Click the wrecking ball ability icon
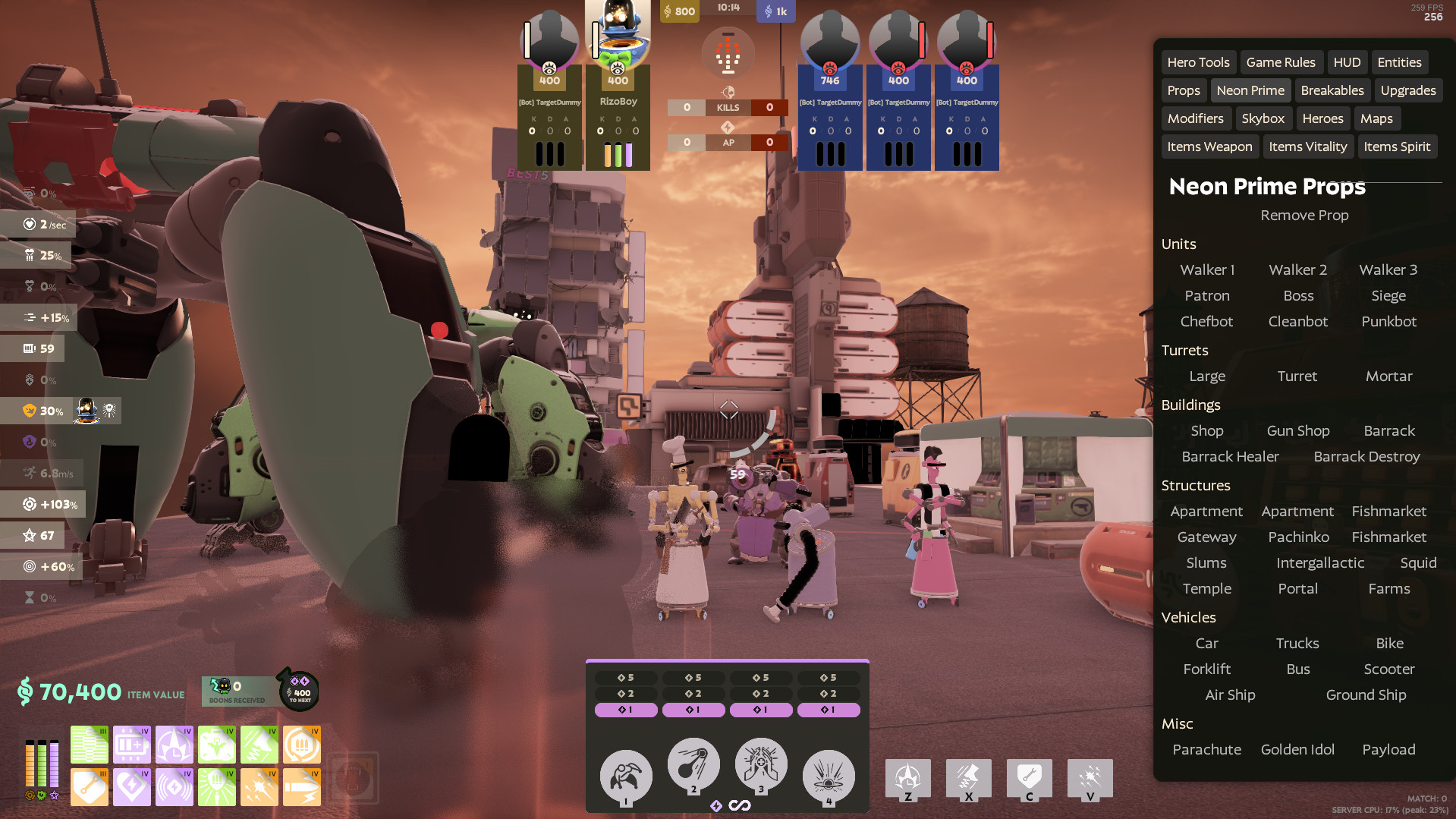 click(x=693, y=764)
